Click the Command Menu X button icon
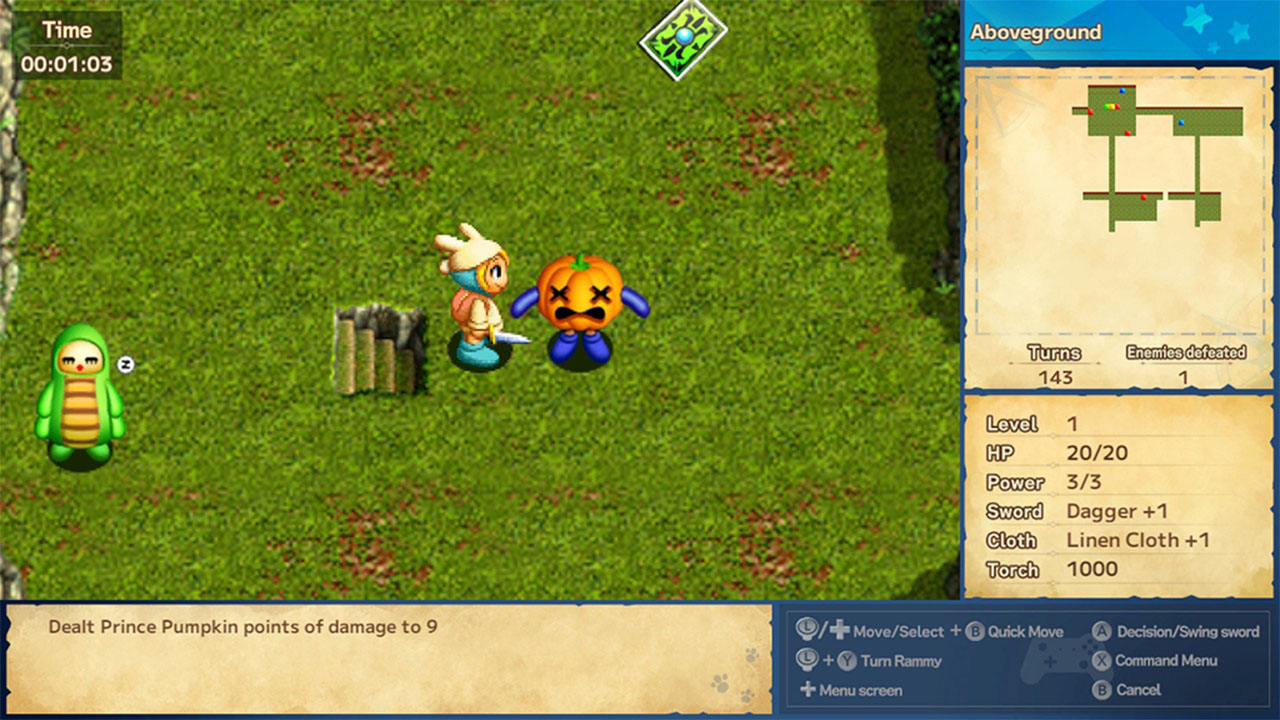The image size is (1280, 720). pos(1102,659)
